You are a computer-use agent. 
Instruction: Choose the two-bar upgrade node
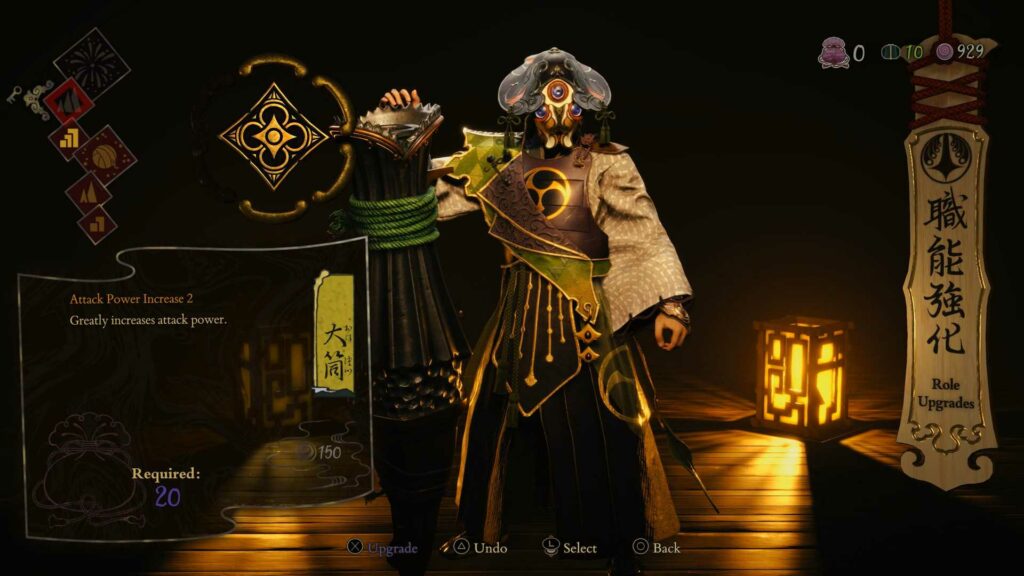[x=97, y=225]
